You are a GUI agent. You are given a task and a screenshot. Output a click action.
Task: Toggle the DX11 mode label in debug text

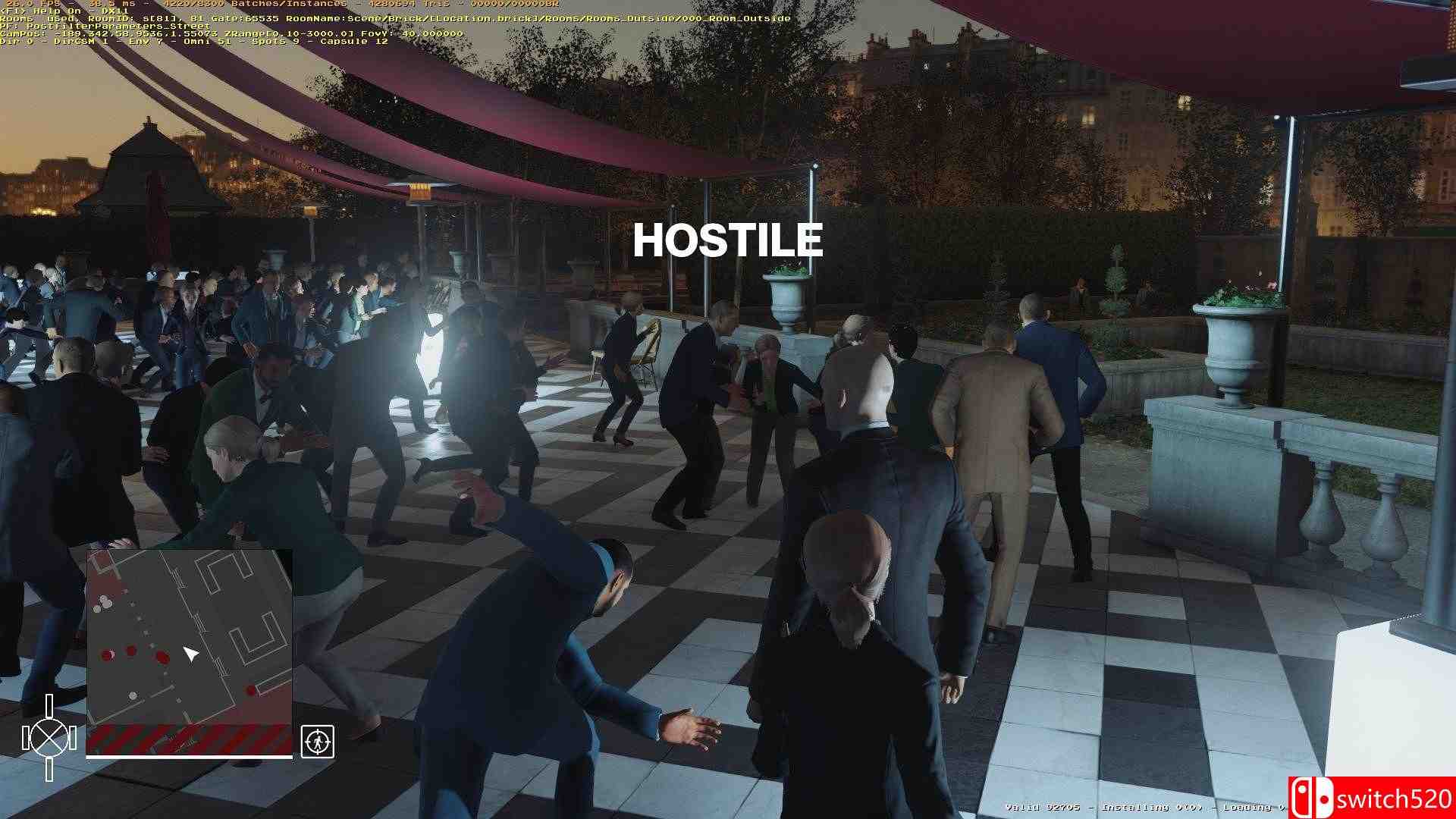click(x=114, y=10)
